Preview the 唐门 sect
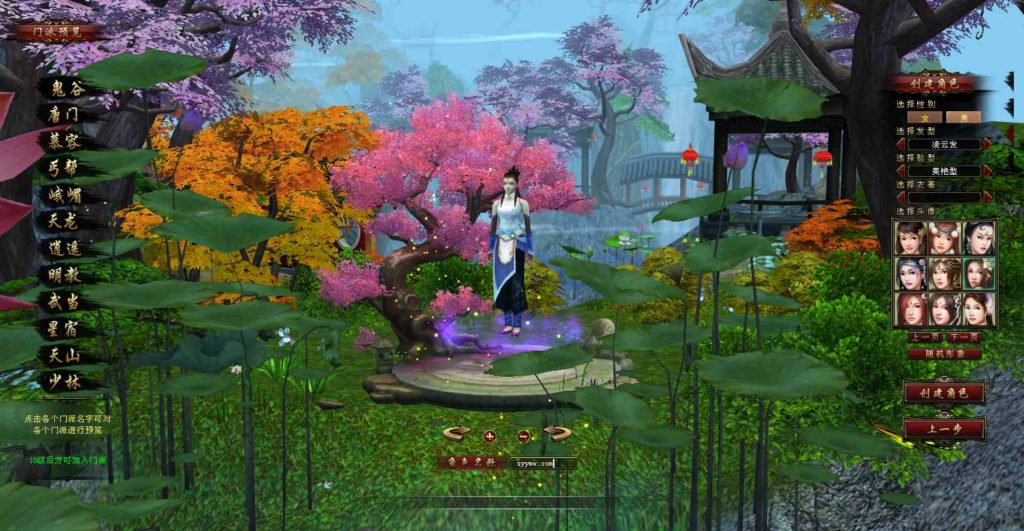The height and width of the screenshot is (531, 1024). point(62,115)
